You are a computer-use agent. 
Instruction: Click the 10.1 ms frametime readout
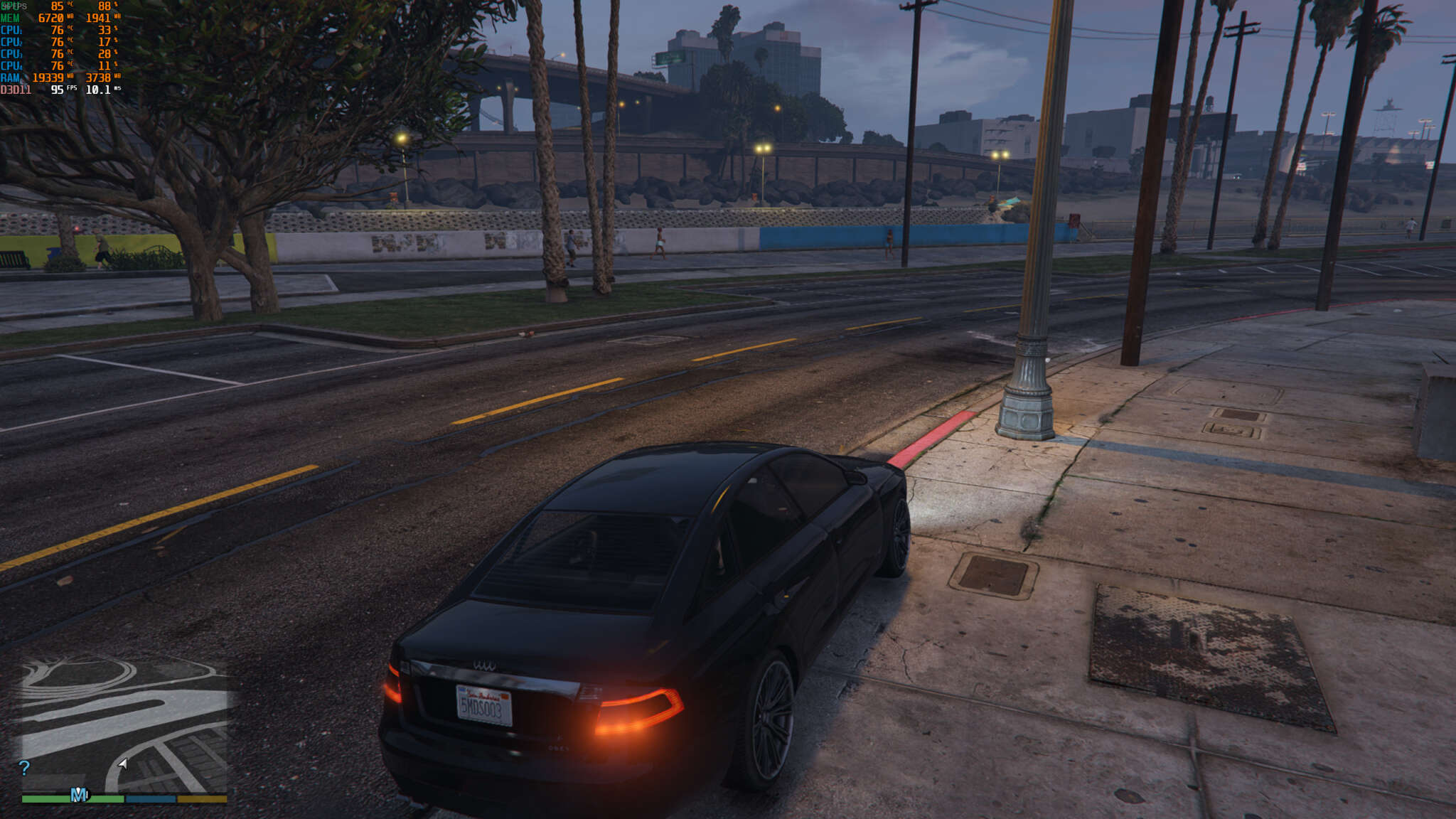[x=97, y=87]
